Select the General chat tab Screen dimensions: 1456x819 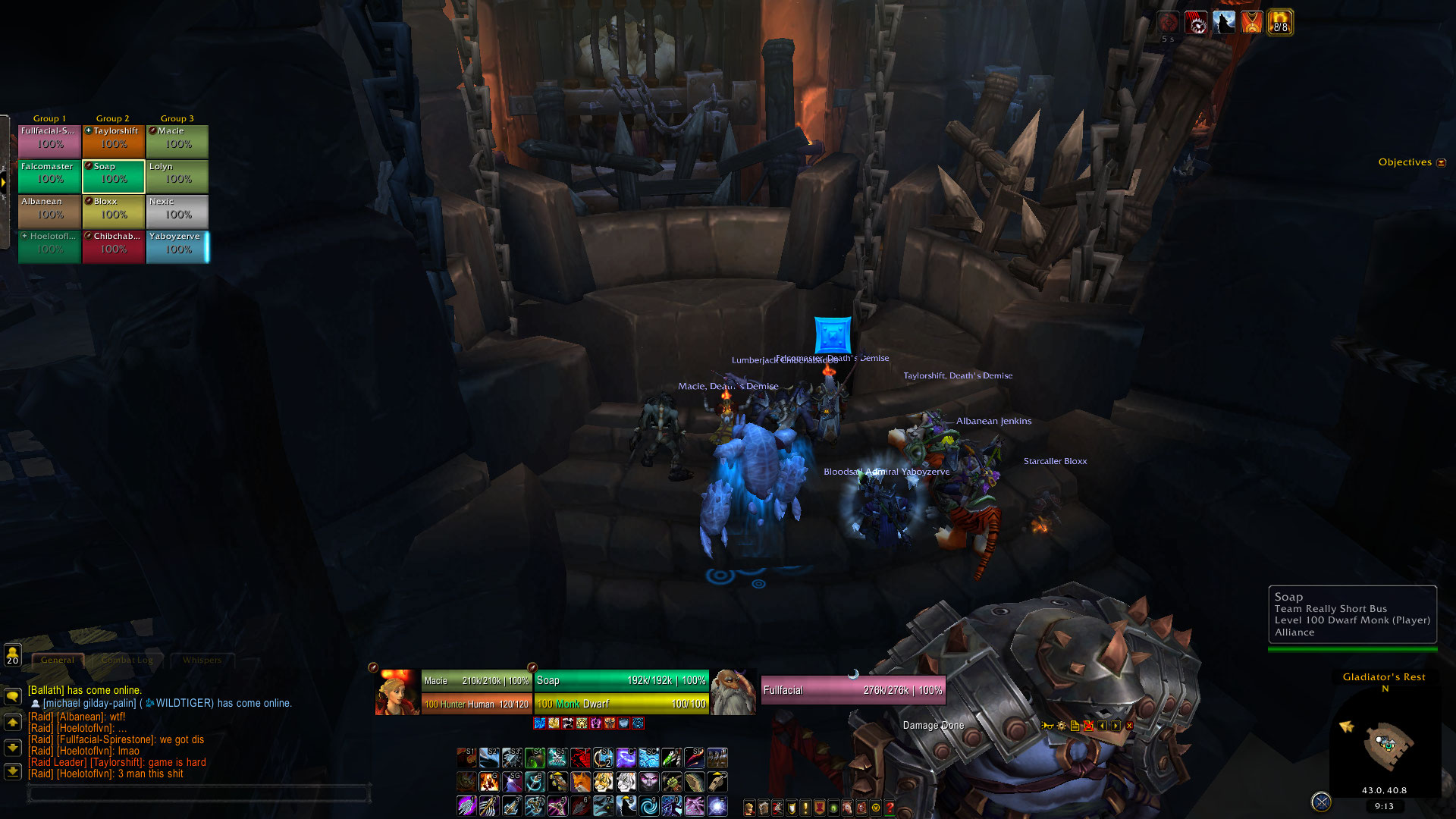[58, 660]
